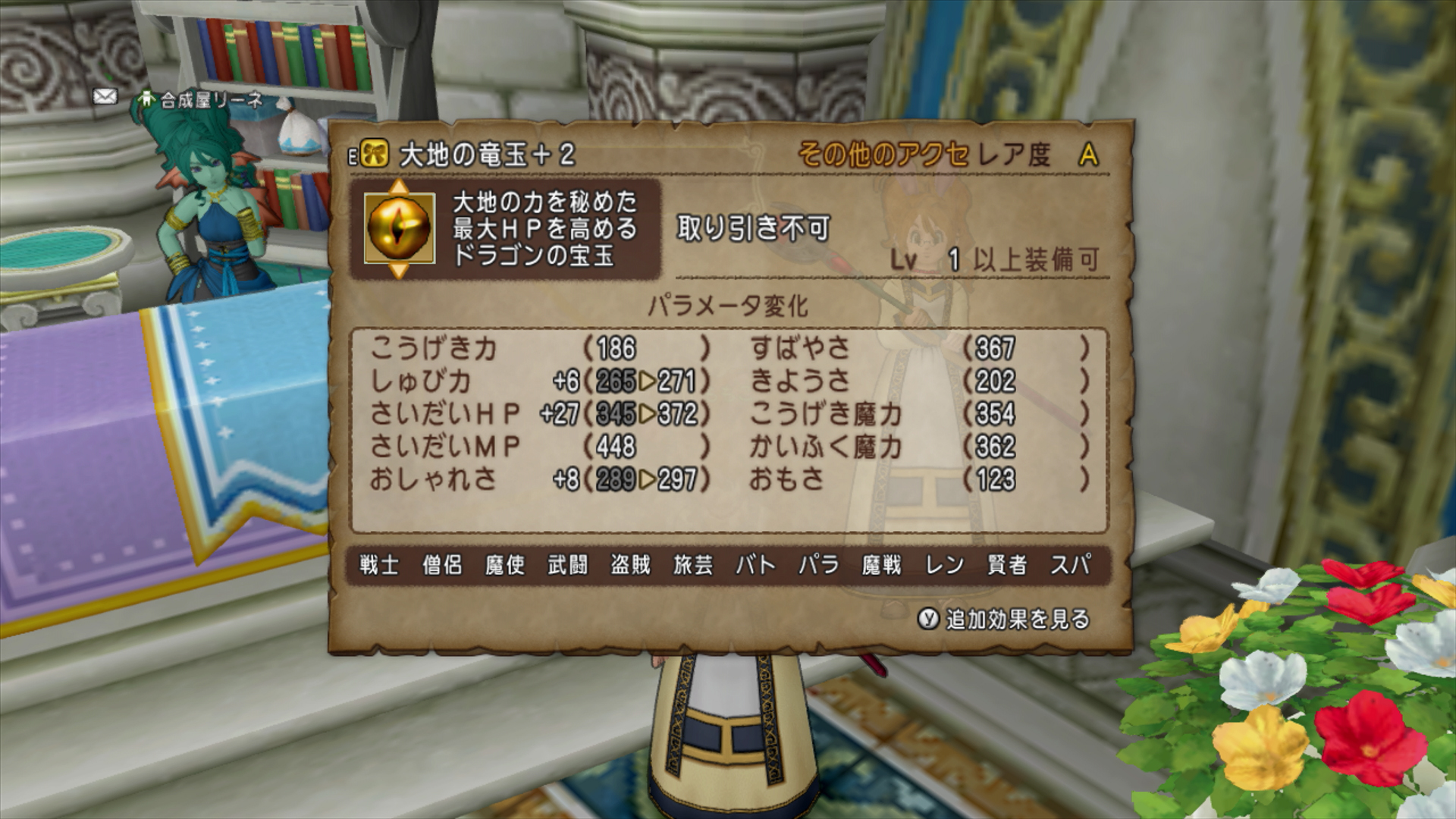Open the mail envelope icon
The height and width of the screenshot is (819, 1456).
[105, 96]
